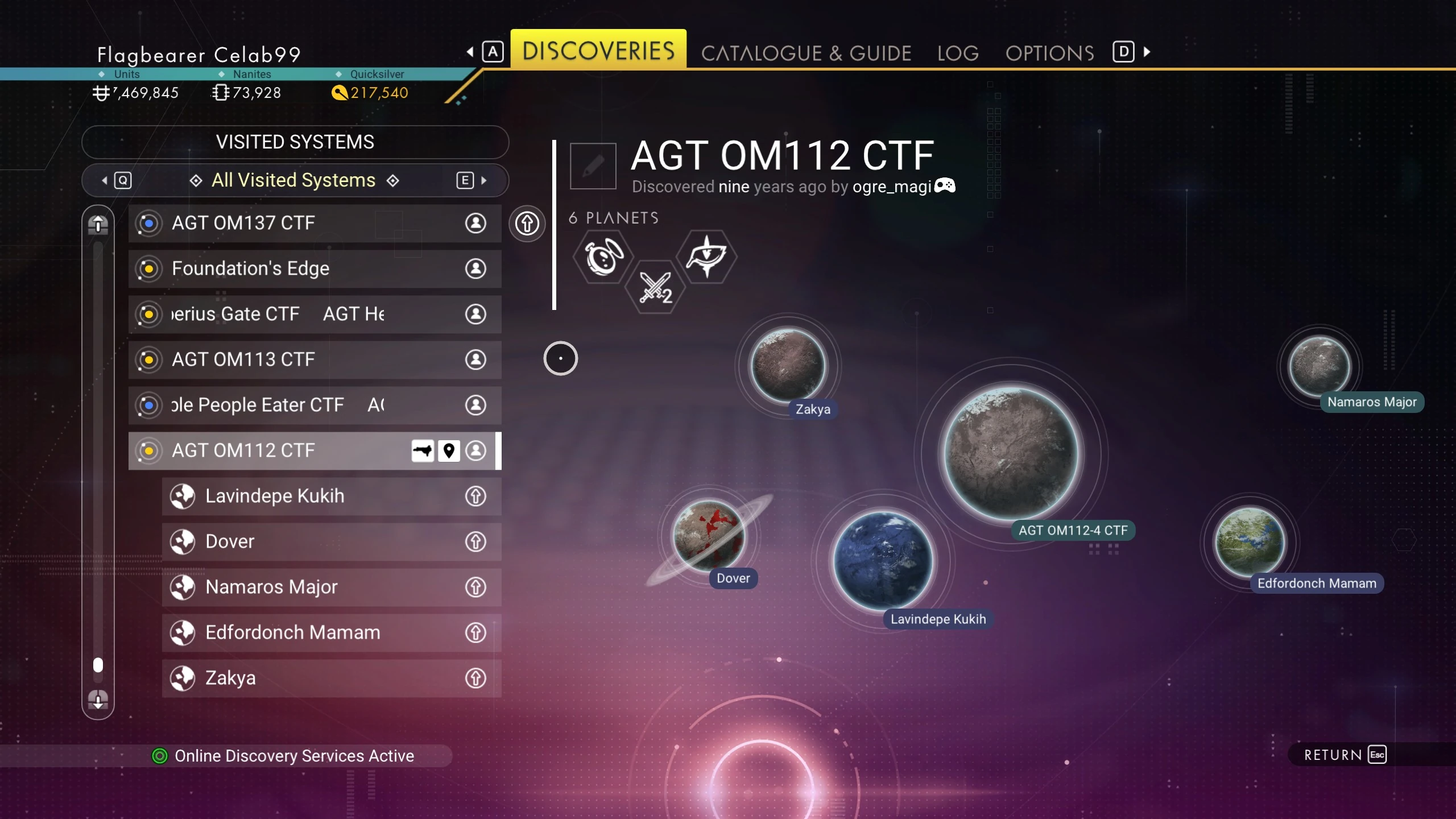View the AGT OM112-4 CTF planet globe
Viewport: 1456px width, 819px height.
(1011, 453)
